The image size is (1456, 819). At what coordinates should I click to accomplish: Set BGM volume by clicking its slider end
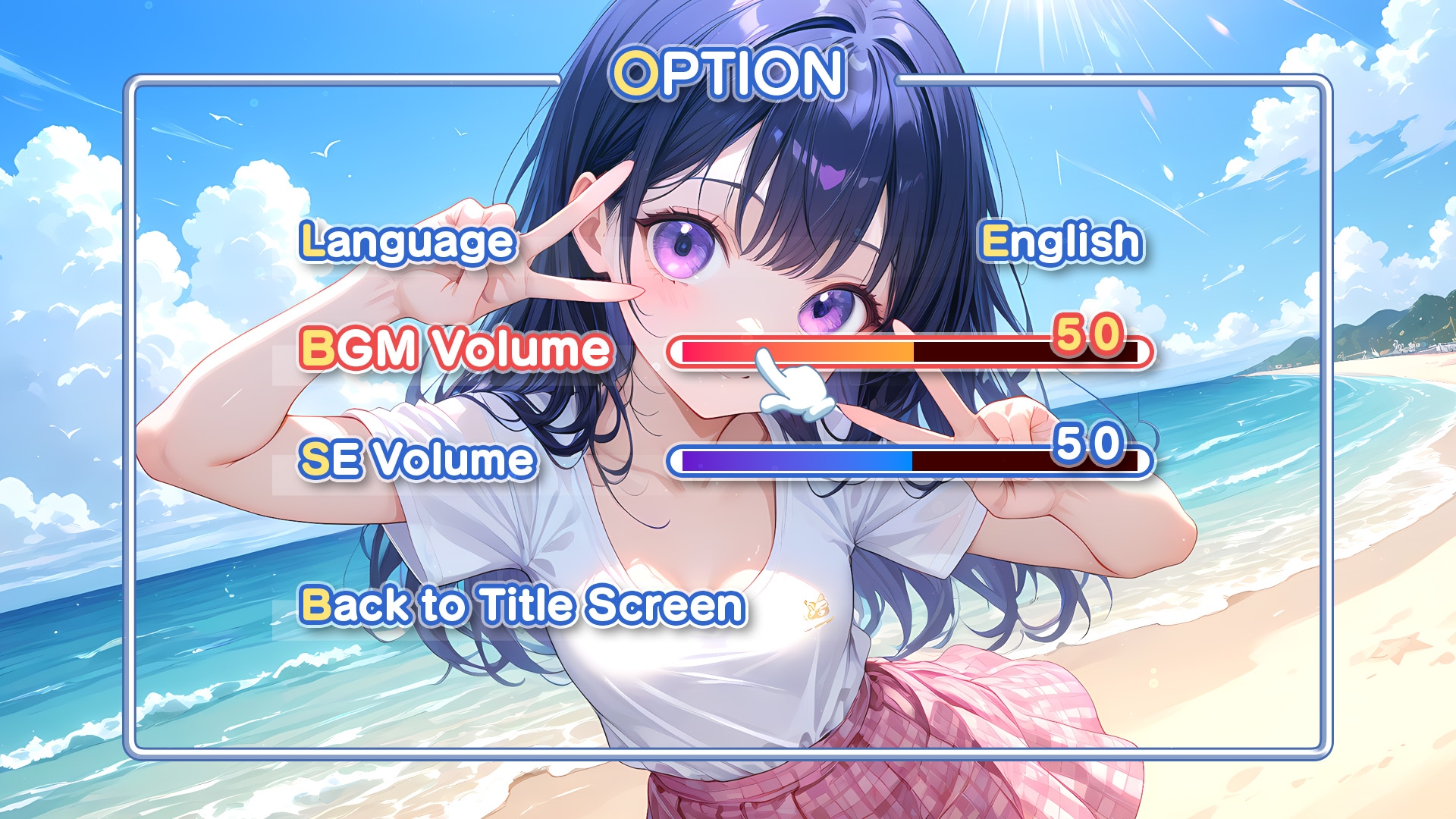pyautogui.click(x=1130, y=353)
